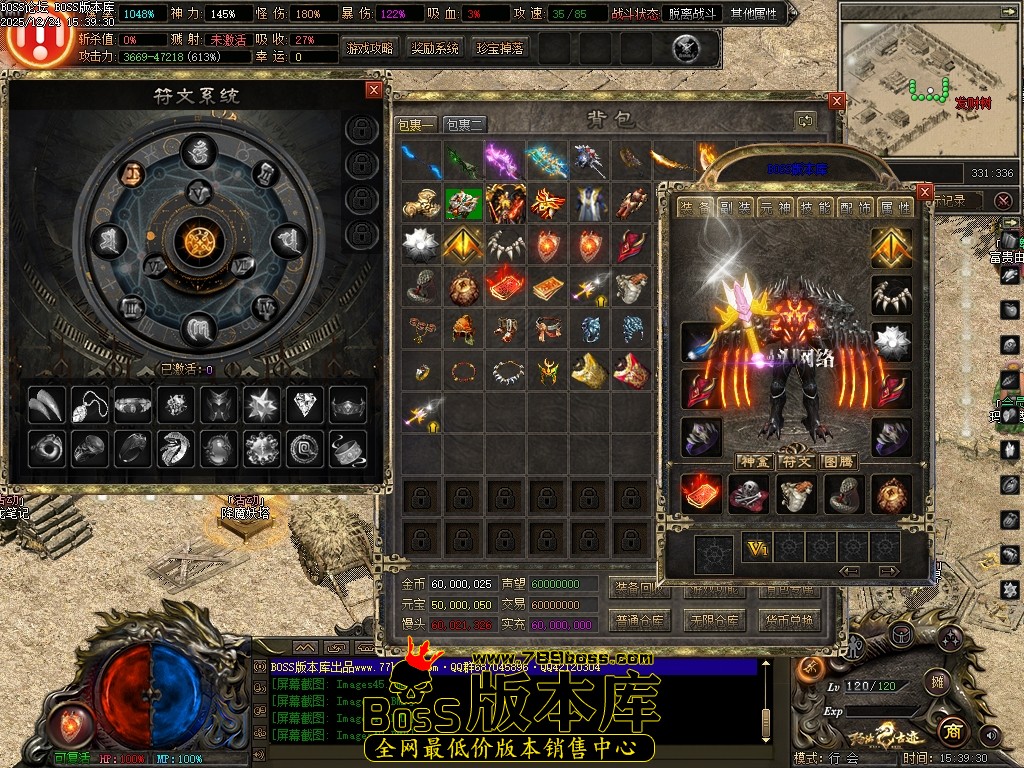Close the 背包 backpack window
1024x768 pixels.
tap(837, 101)
